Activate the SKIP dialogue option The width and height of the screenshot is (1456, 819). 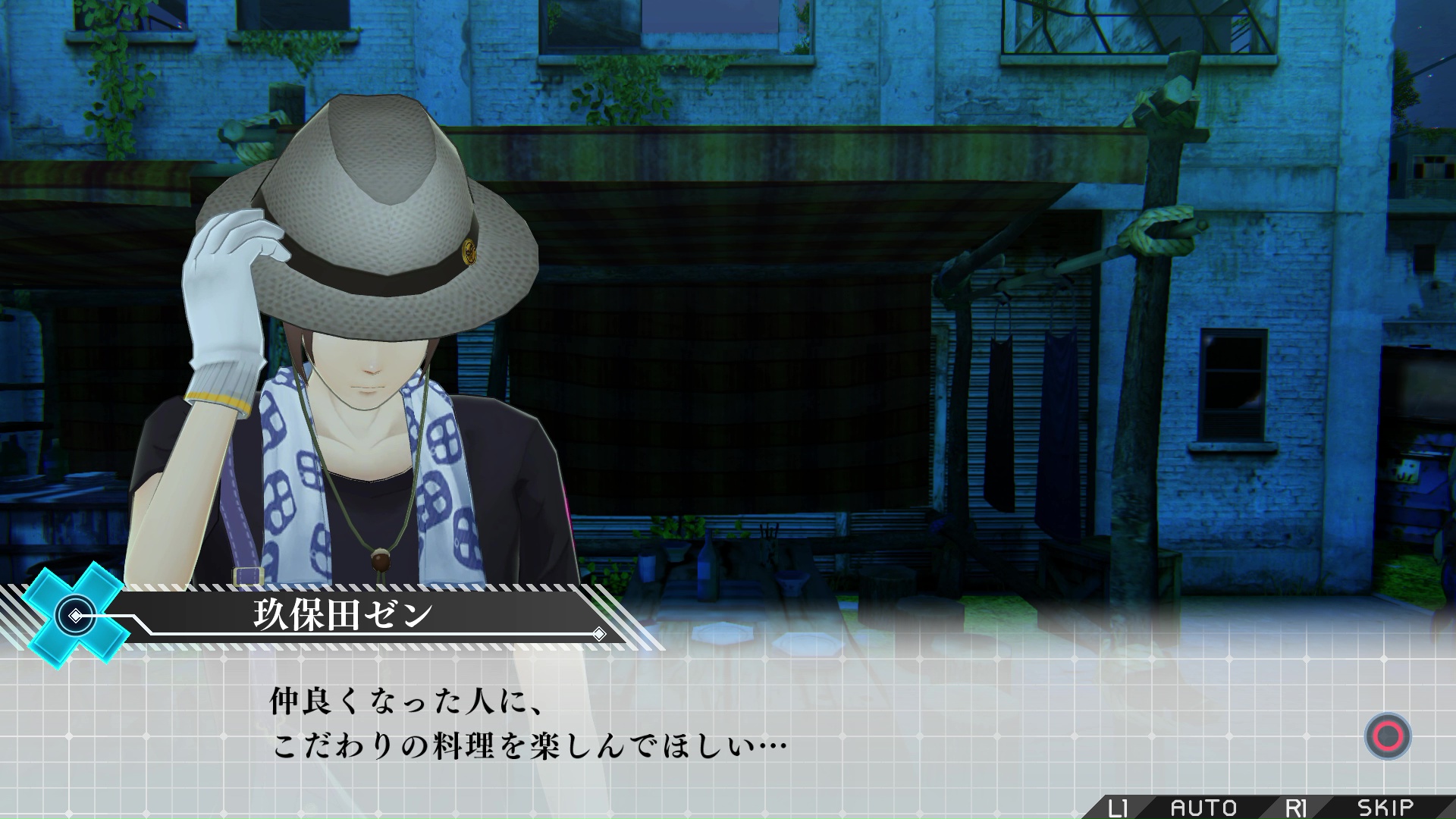[x=1385, y=808]
